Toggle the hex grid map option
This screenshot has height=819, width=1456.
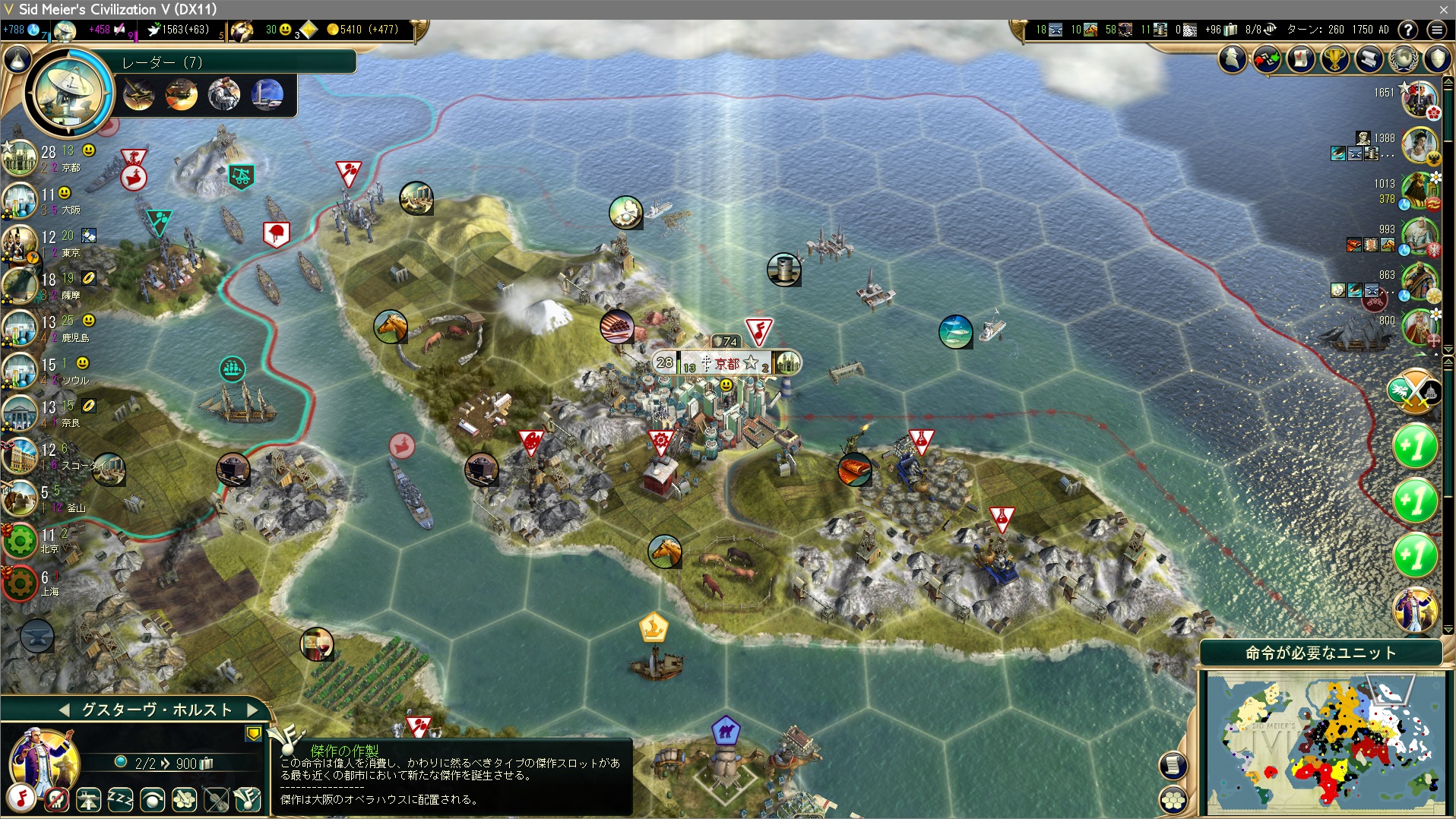coord(1173,799)
